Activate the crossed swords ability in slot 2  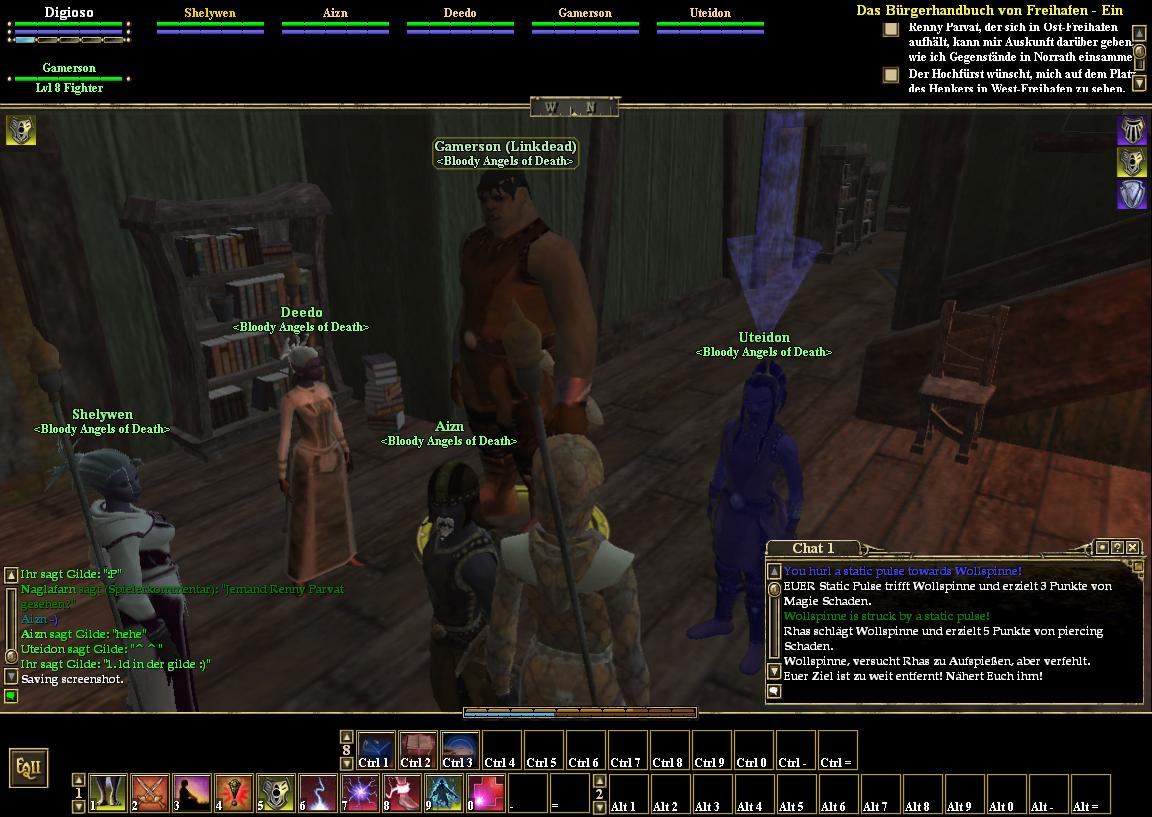[150, 793]
